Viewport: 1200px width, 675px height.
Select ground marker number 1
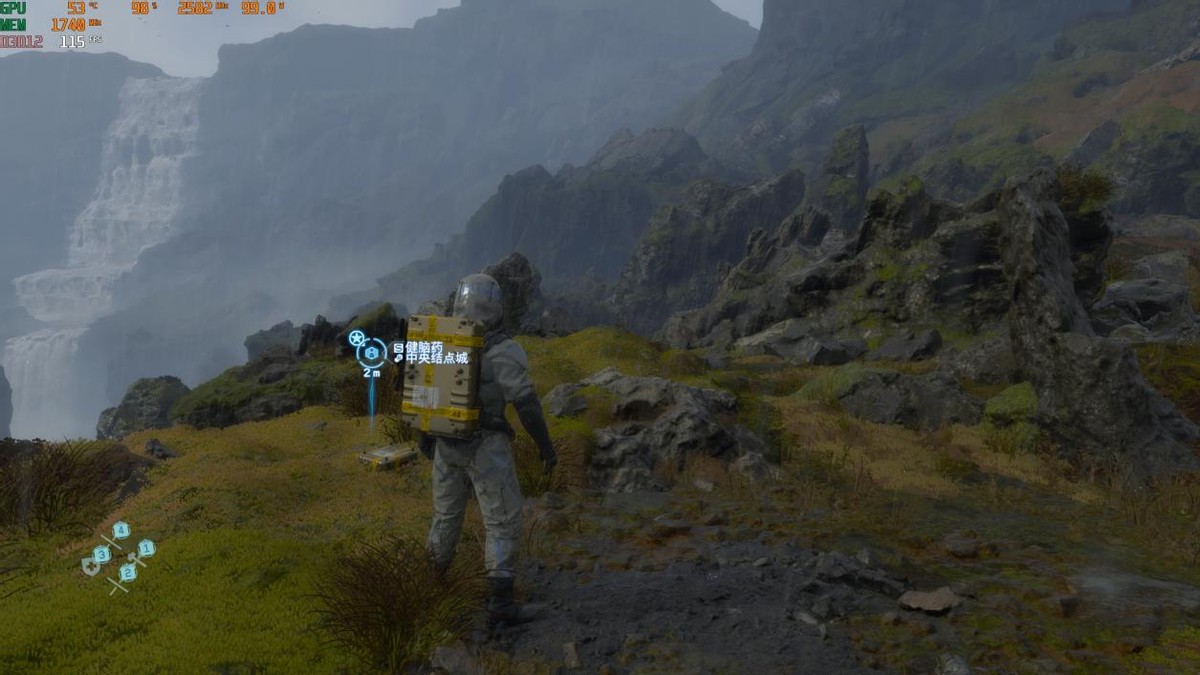(x=145, y=547)
